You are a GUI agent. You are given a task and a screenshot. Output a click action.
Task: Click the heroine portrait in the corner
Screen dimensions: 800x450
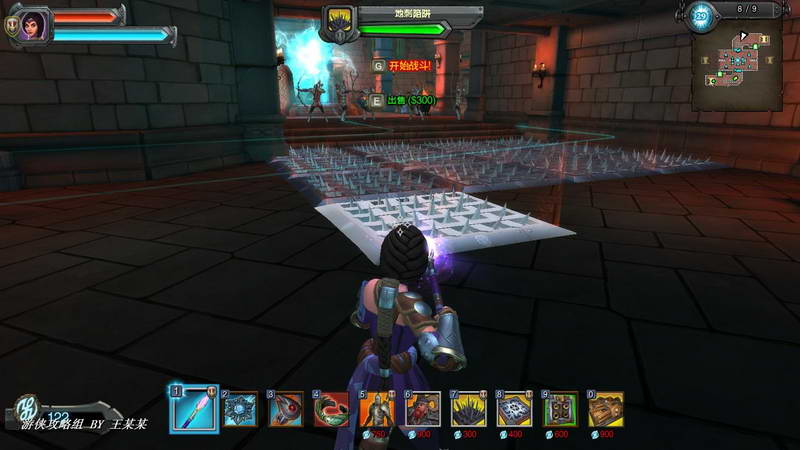point(33,24)
